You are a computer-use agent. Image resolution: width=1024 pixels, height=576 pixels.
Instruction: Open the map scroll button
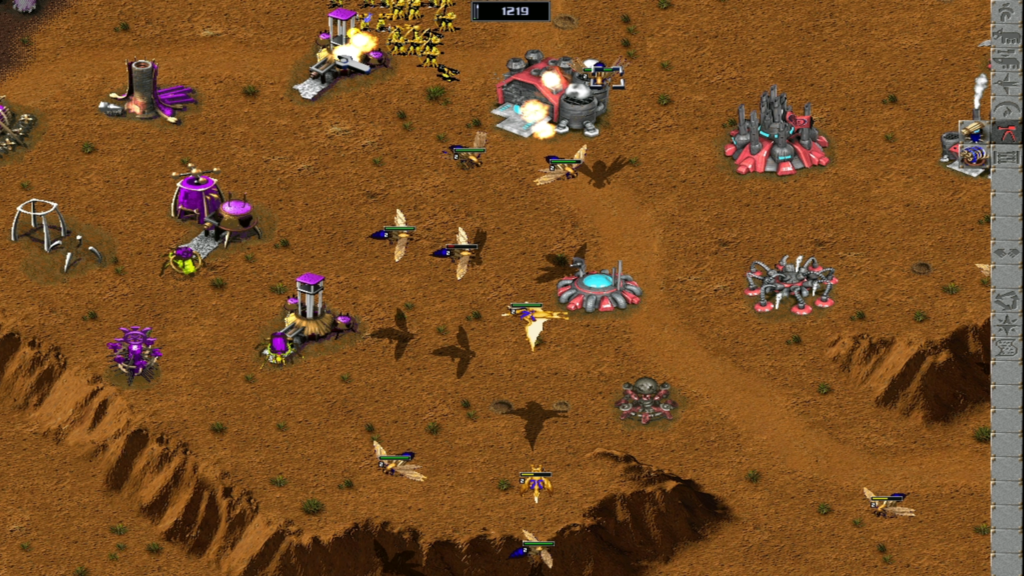tap(1005, 348)
